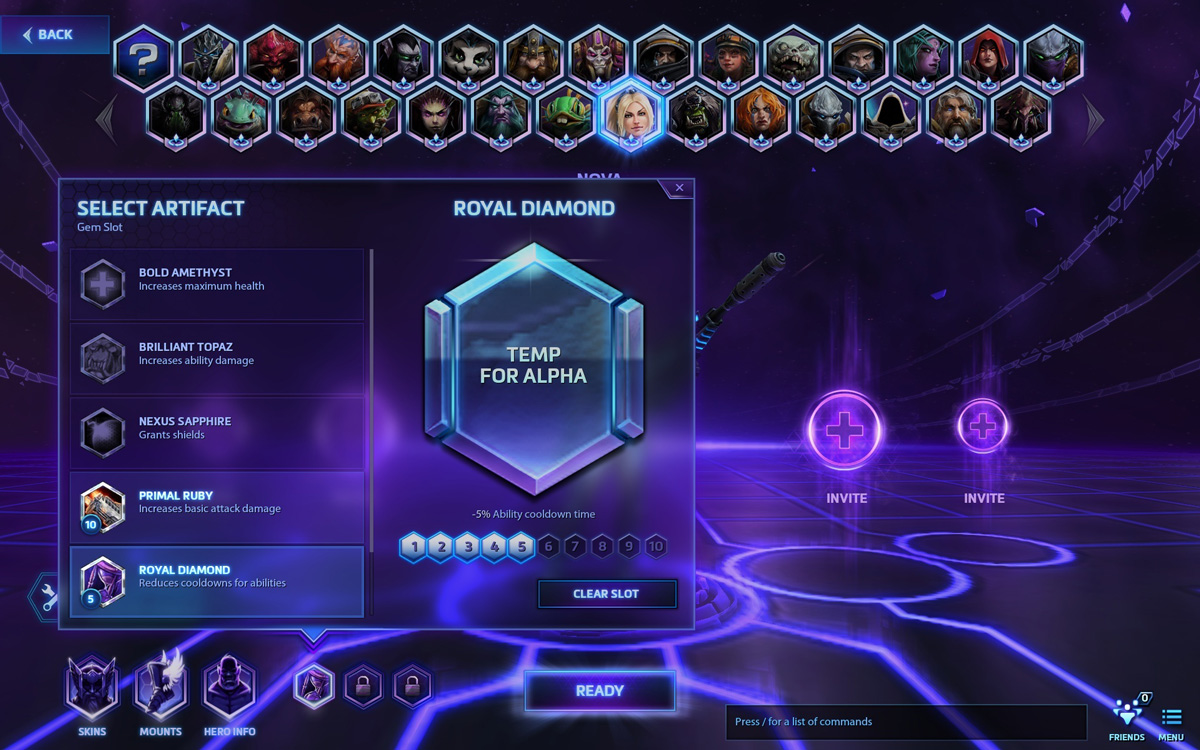The image size is (1200, 750).
Task: Select artifact rank 10 hexagon
Action: click(x=655, y=547)
